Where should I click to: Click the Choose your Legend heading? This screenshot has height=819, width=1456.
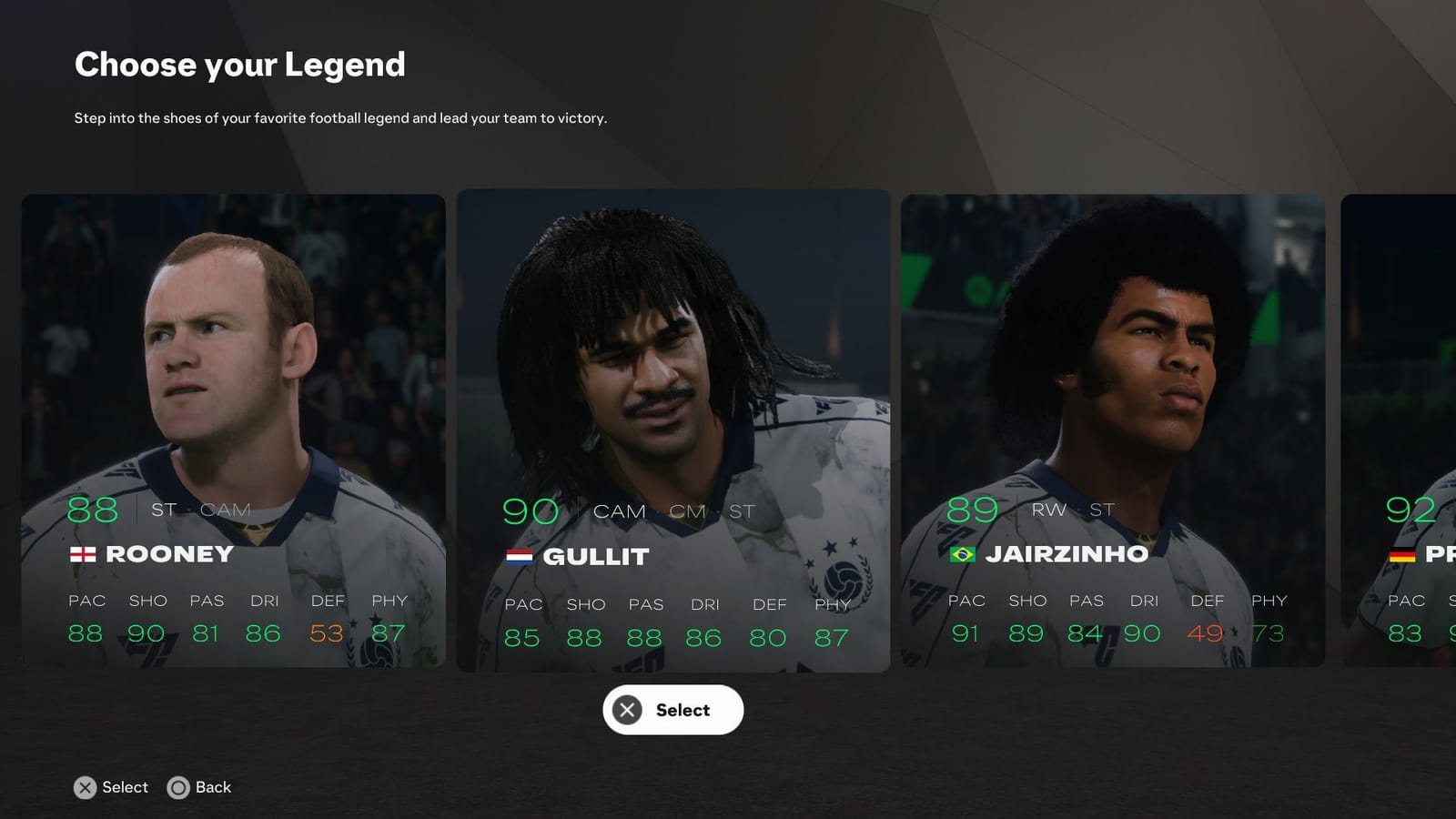pos(239,65)
